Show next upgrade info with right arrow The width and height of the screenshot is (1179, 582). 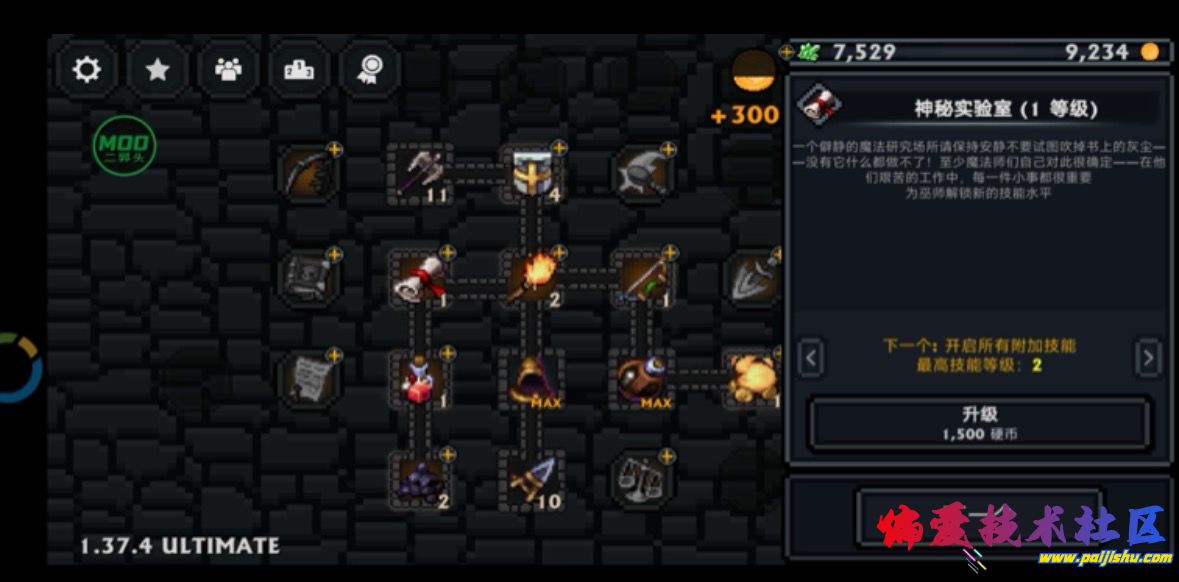coord(1149,357)
